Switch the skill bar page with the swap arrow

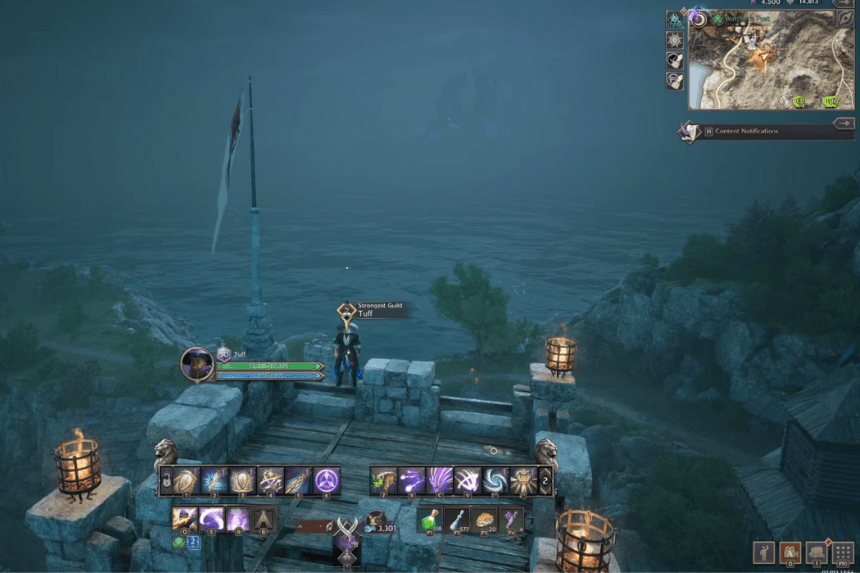point(545,481)
